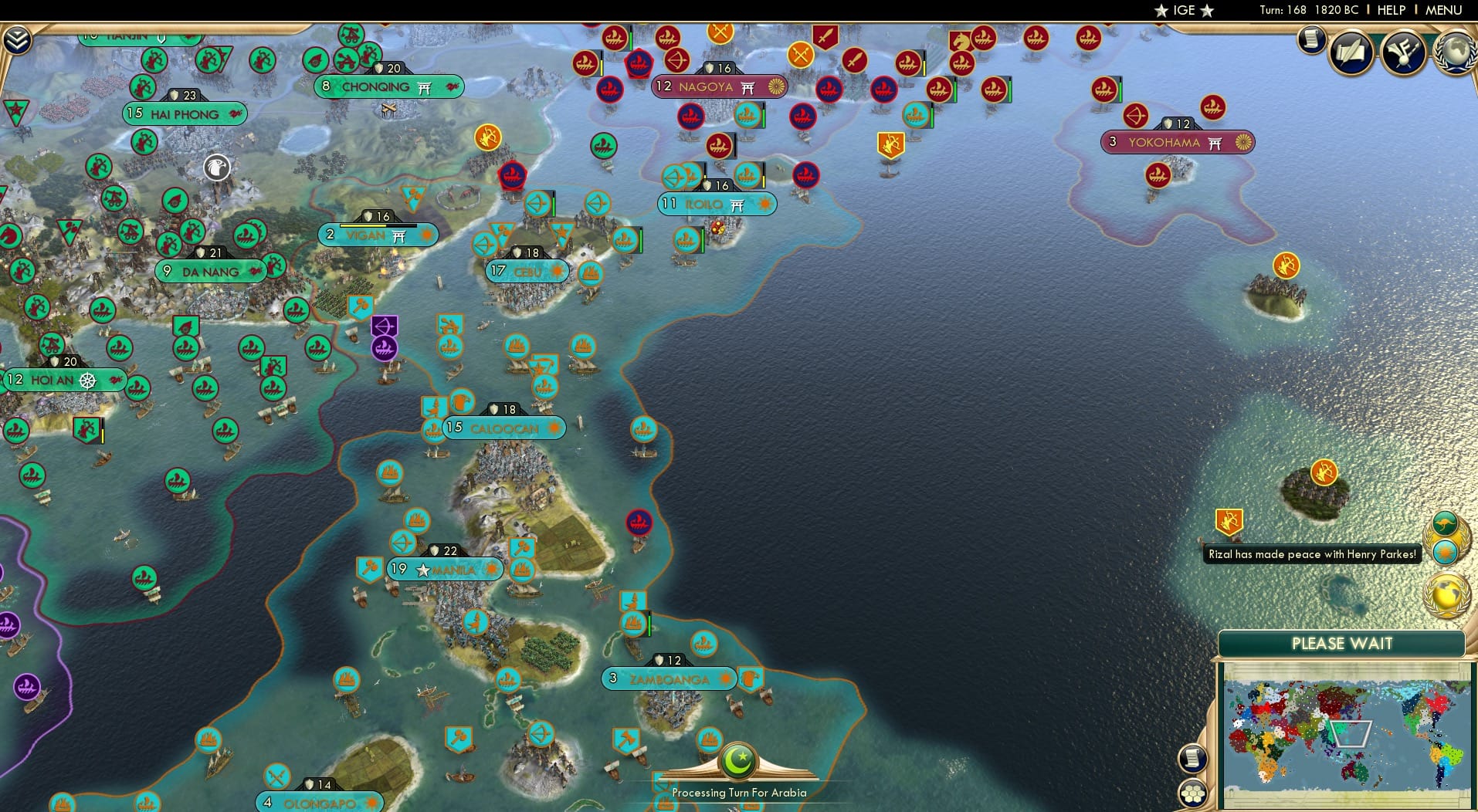Screen dimensions: 1478x812
Task: Open the Diplomacy globe overview
Action: click(x=1454, y=52)
